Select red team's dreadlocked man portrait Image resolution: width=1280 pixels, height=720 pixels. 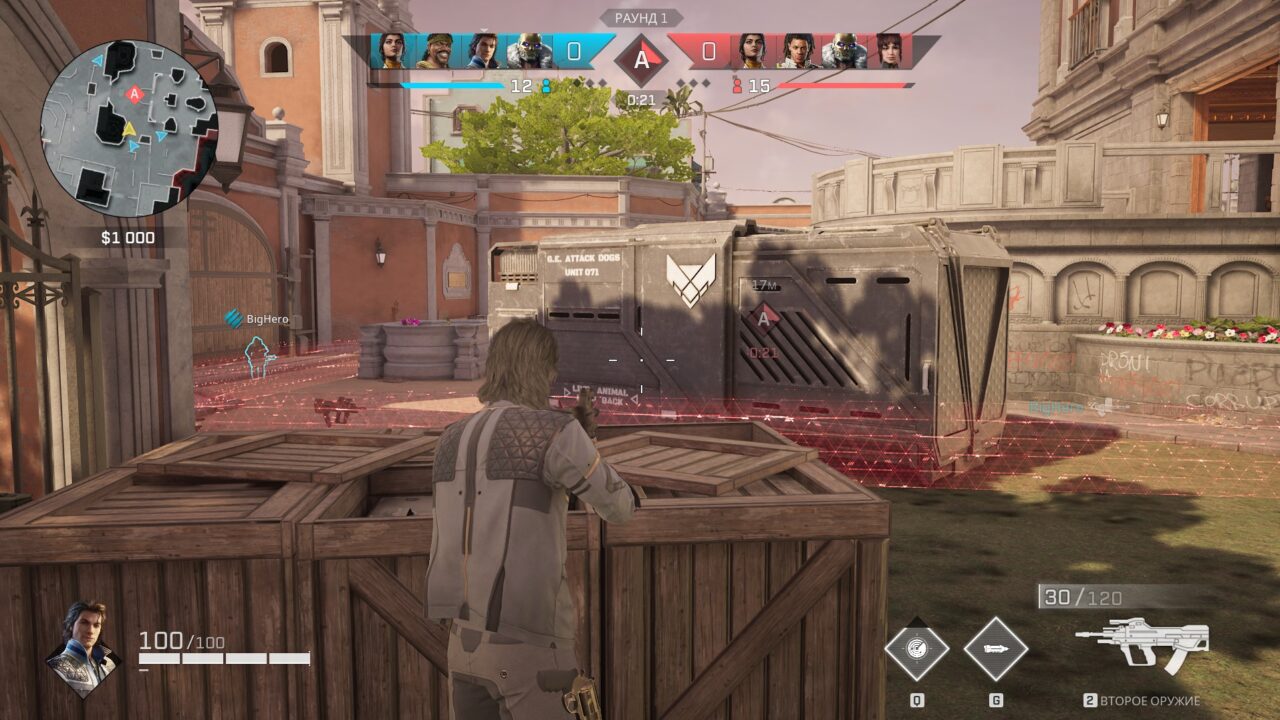point(795,52)
